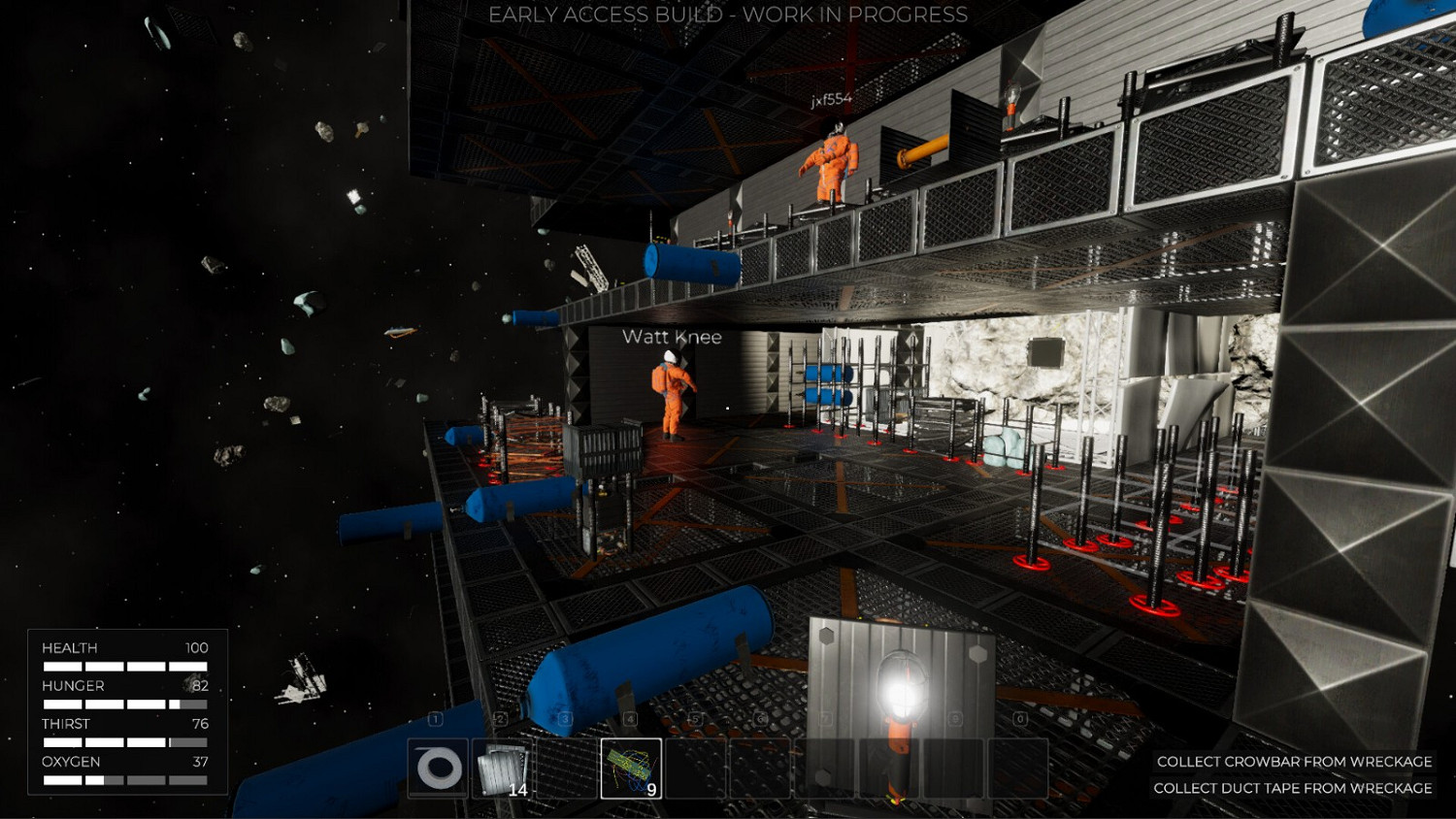Click hotbar slot 7
The width and height of the screenshot is (1456, 819).
click(826, 769)
